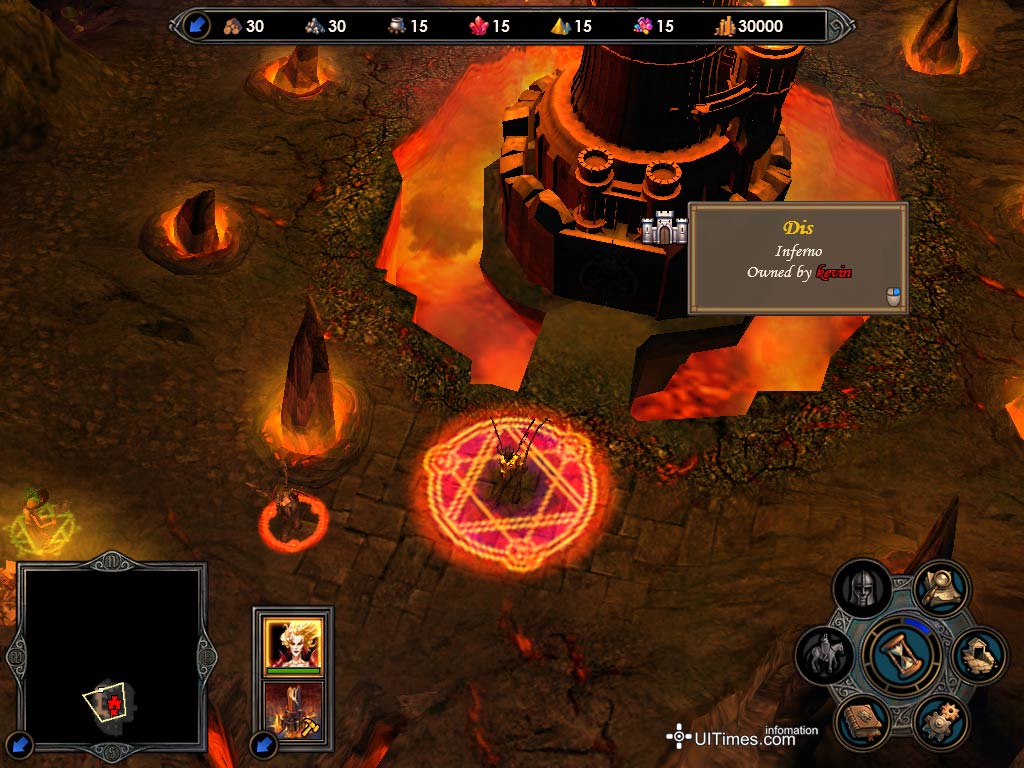
Task: Select the blonde hero portrait
Action: pos(293,643)
